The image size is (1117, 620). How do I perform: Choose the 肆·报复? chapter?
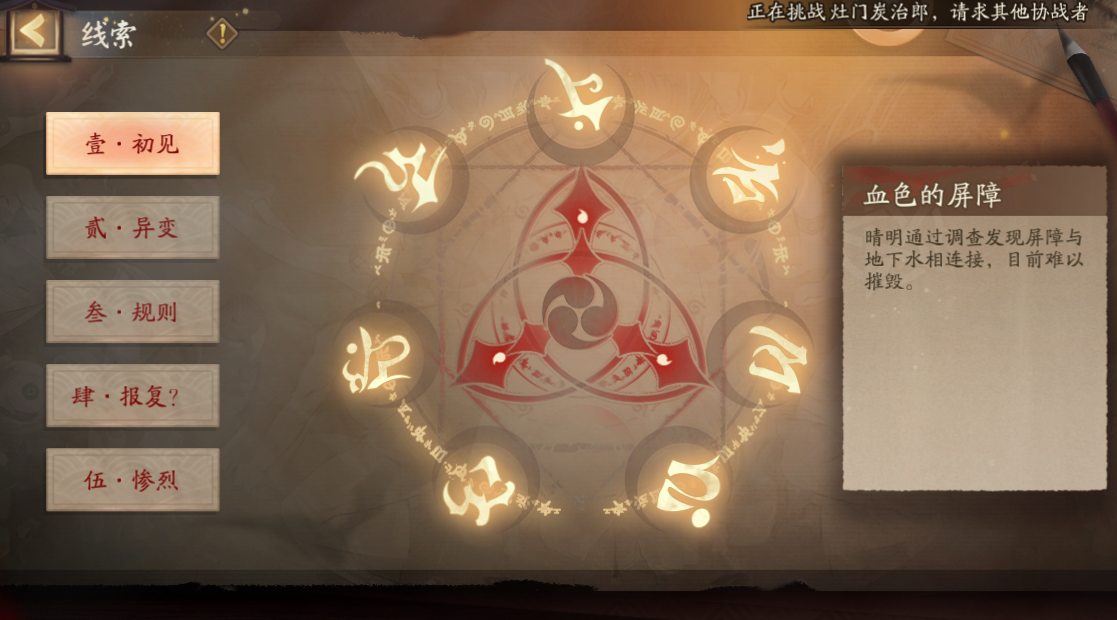coord(132,396)
